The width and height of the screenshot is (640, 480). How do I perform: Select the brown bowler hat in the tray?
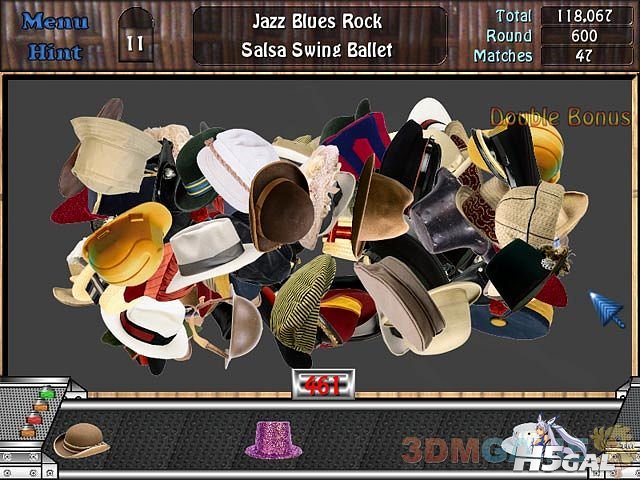(x=81, y=439)
